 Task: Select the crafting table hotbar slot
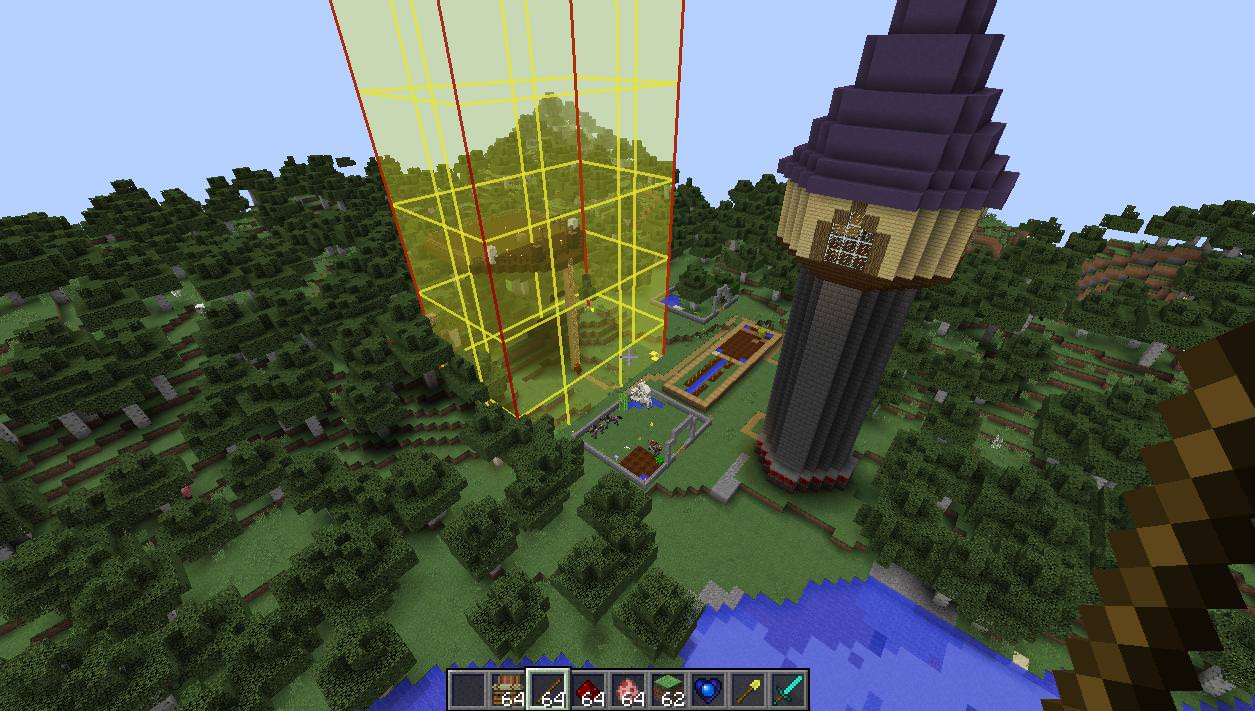[x=508, y=690]
